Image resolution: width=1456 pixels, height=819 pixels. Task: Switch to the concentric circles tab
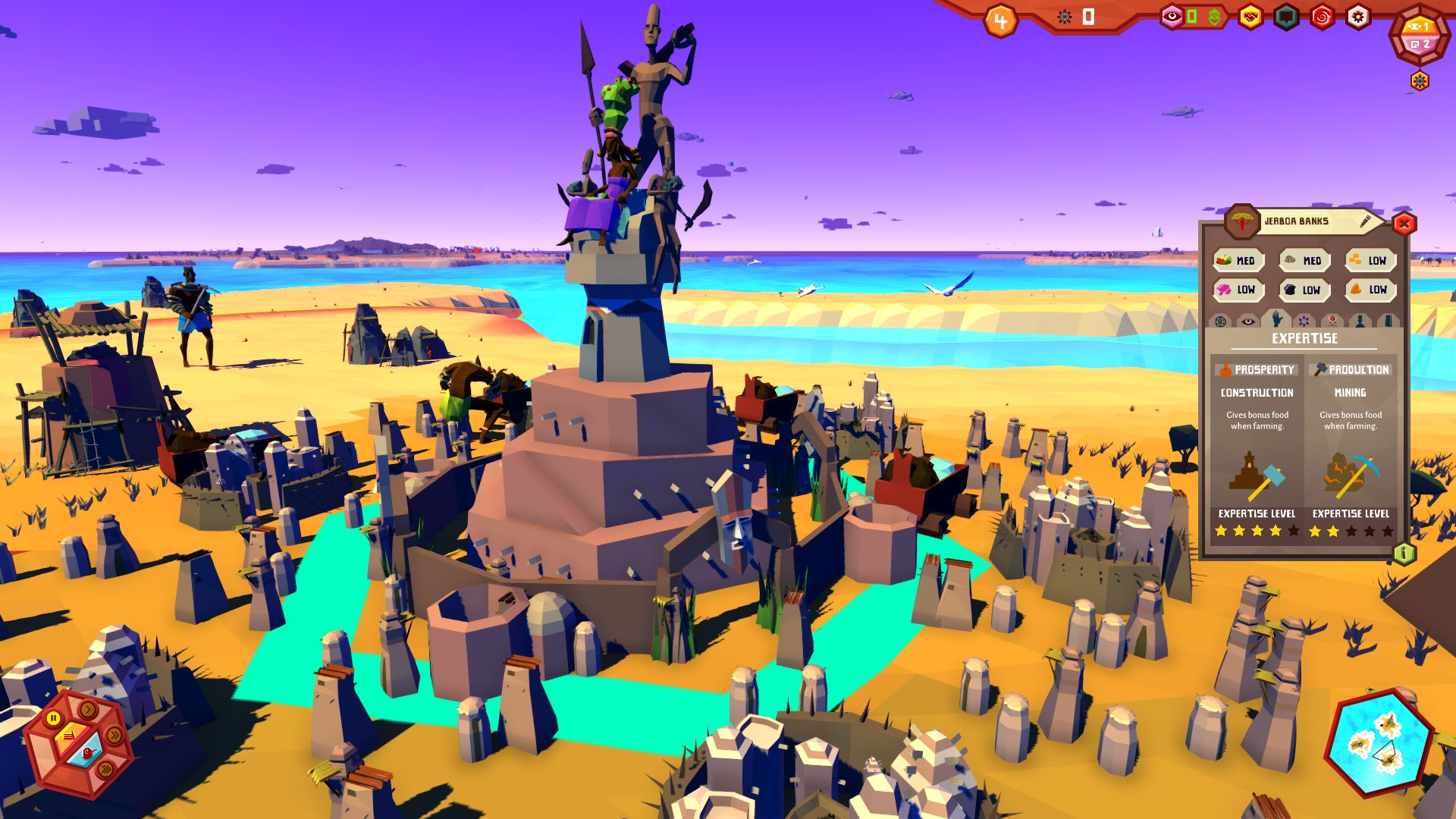[x=1220, y=322]
